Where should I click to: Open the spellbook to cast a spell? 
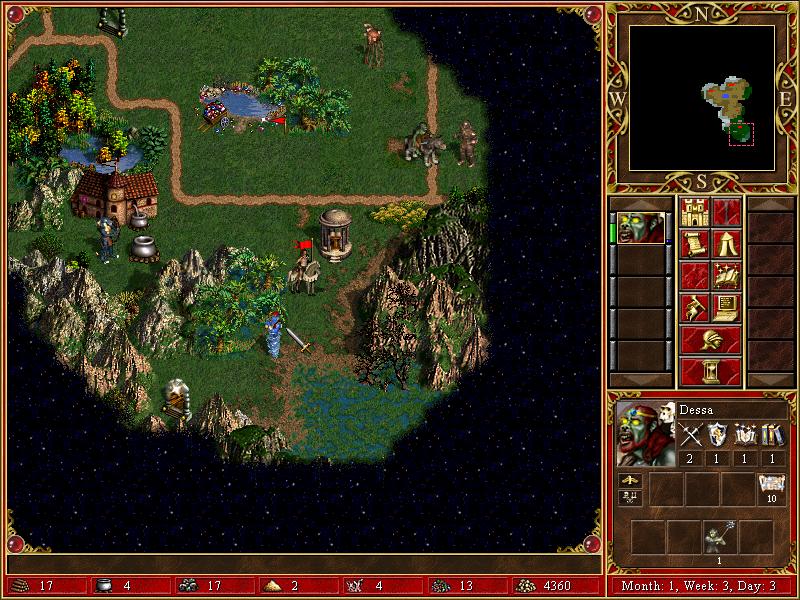[x=726, y=275]
